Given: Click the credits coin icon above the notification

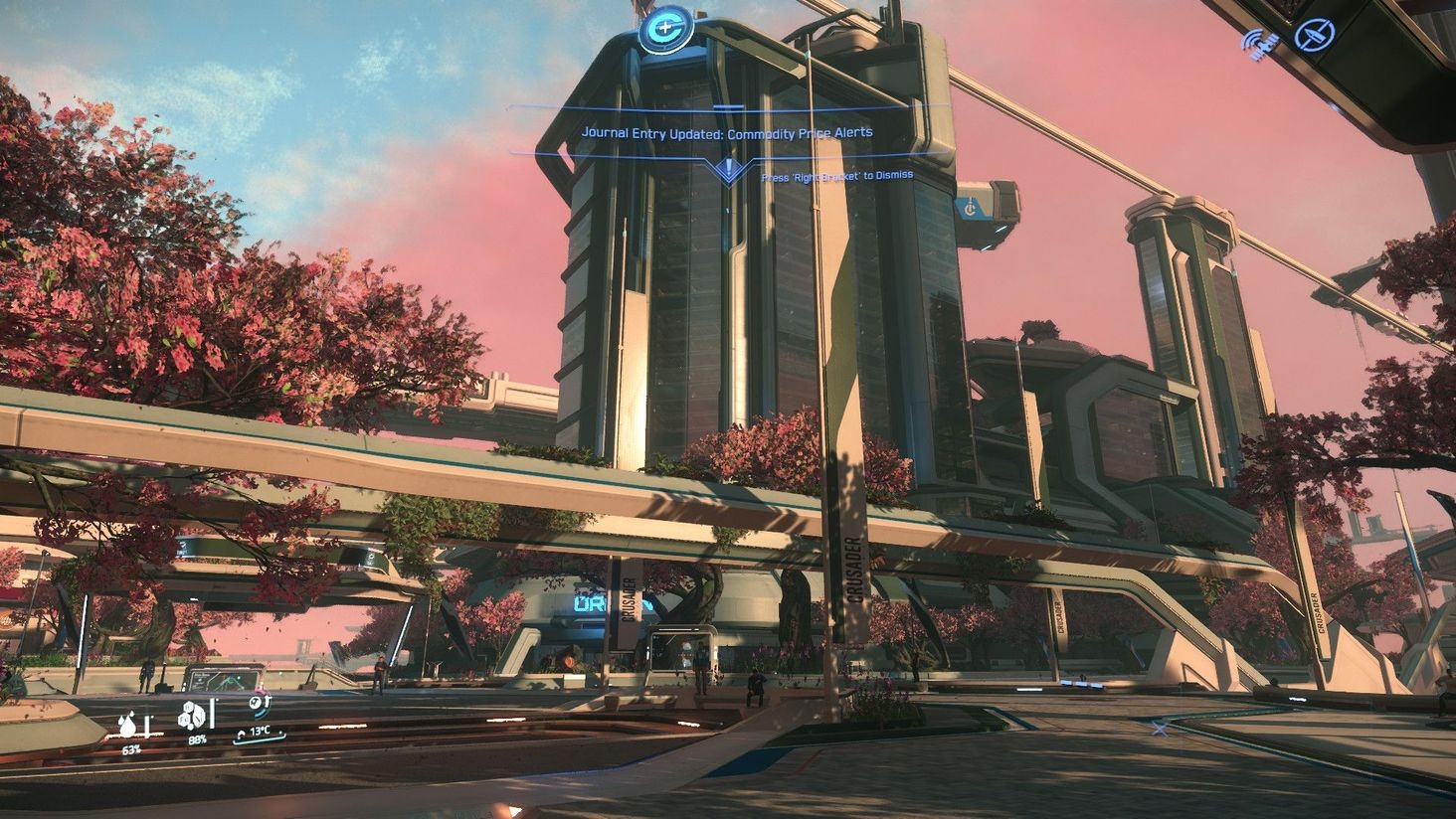Looking at the screenshot, I should tap(665, 30).
